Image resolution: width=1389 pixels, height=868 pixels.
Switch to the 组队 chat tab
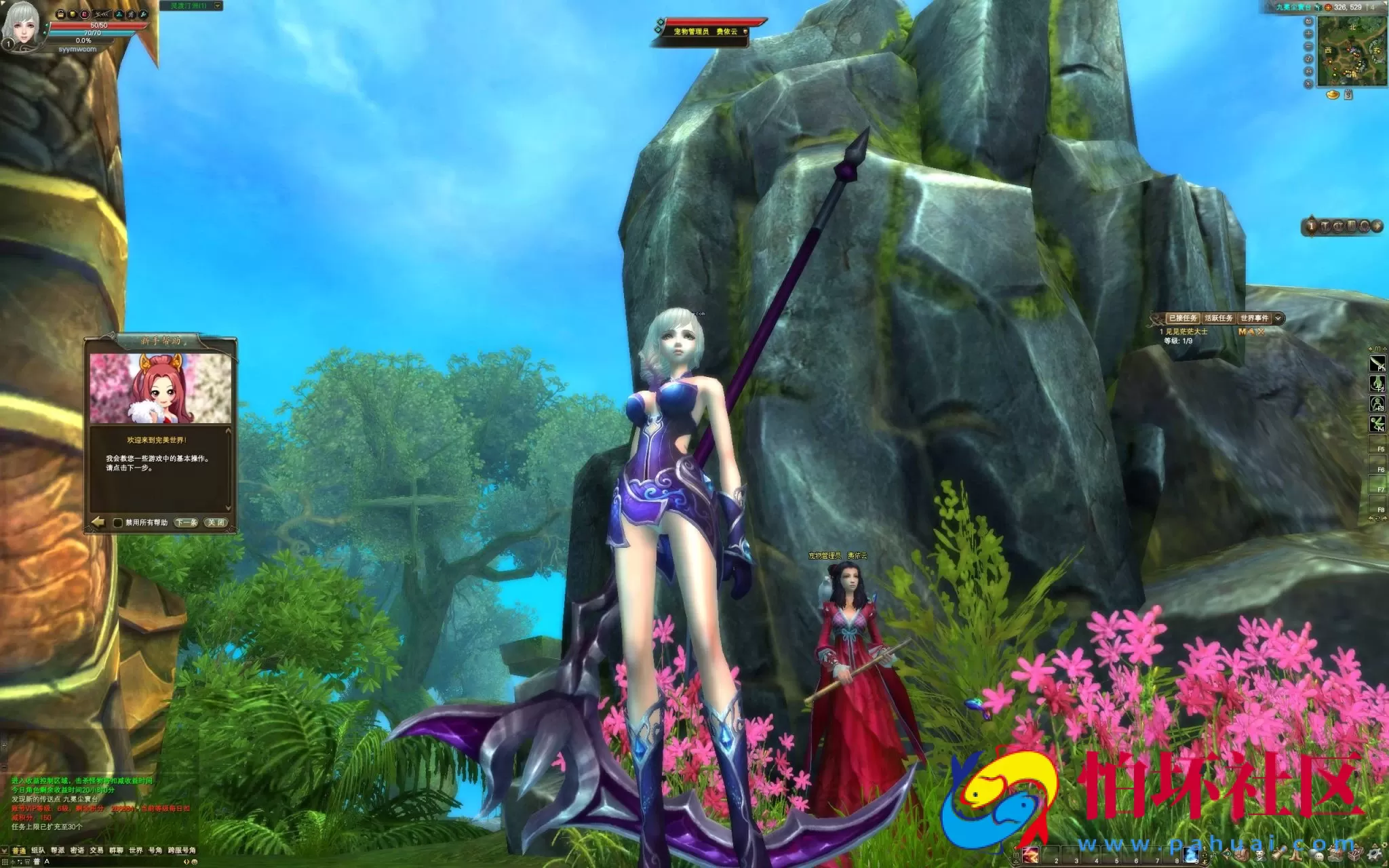click(38, 850)
